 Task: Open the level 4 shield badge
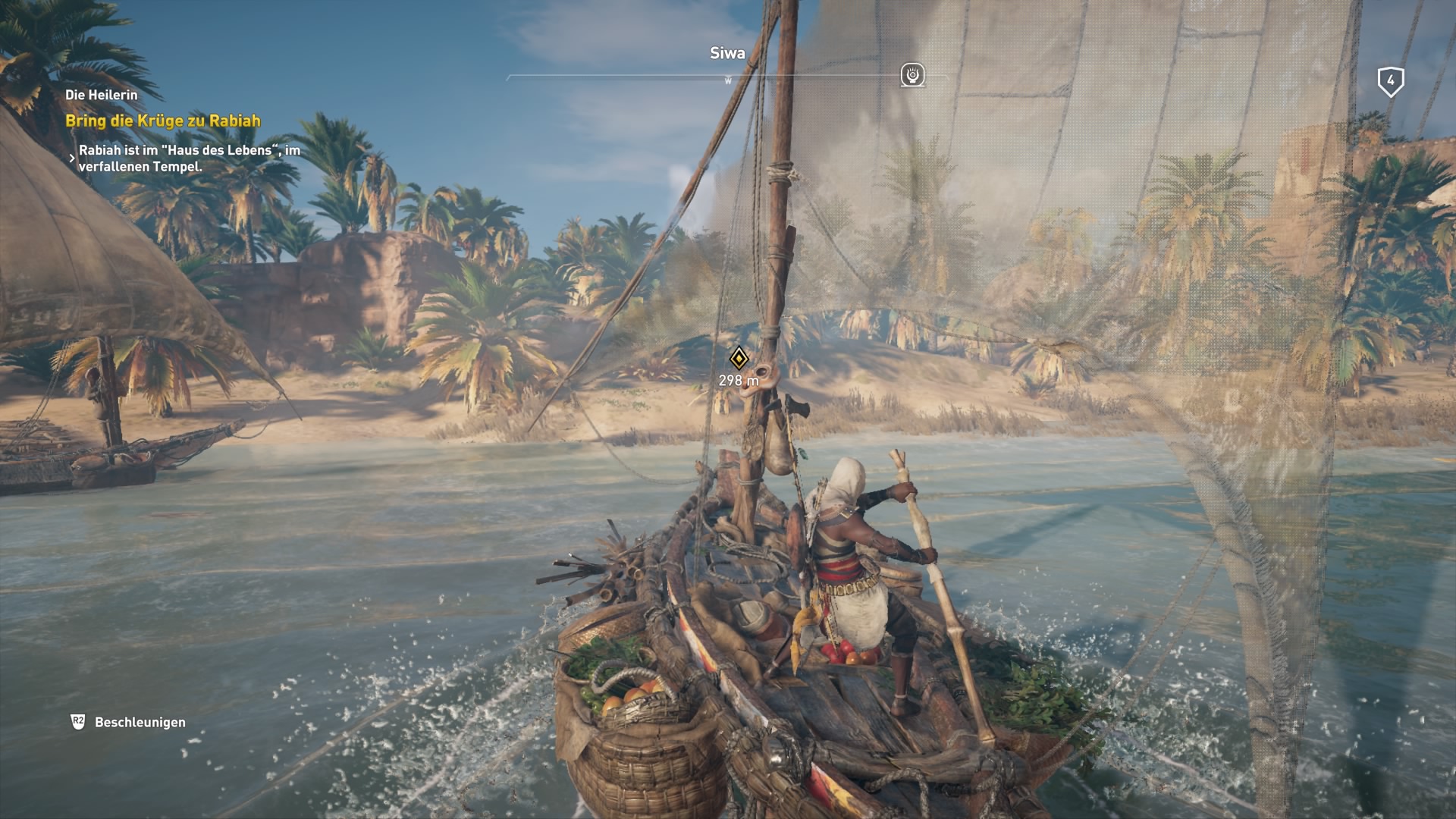point(1390,81)
